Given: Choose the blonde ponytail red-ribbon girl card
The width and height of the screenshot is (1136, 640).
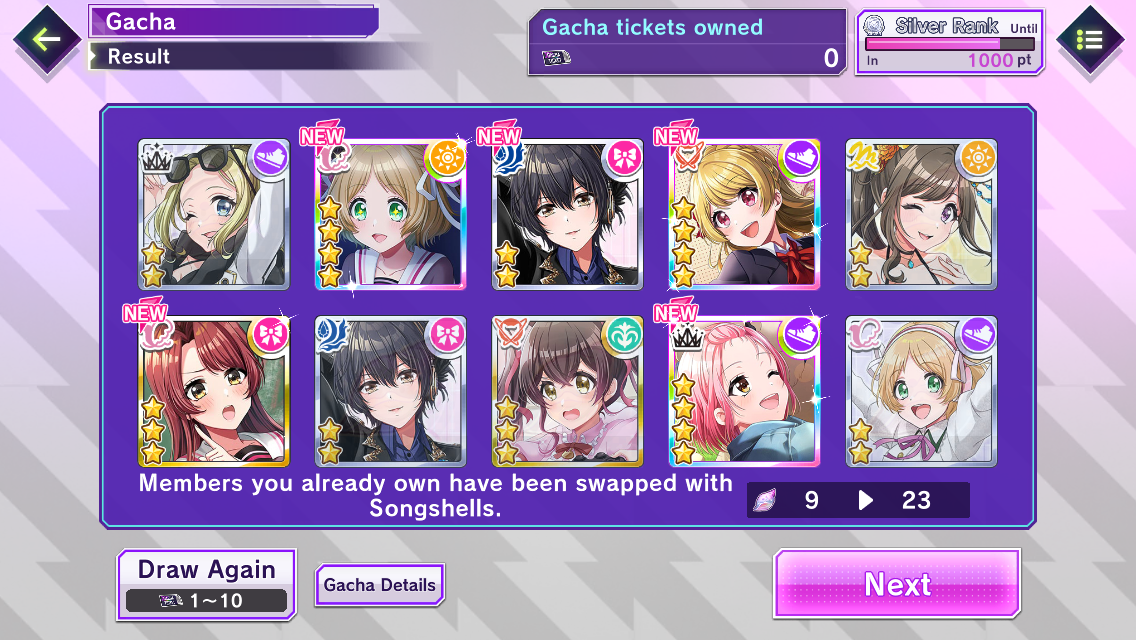Looking at the screenshot, I should (743, 215).
